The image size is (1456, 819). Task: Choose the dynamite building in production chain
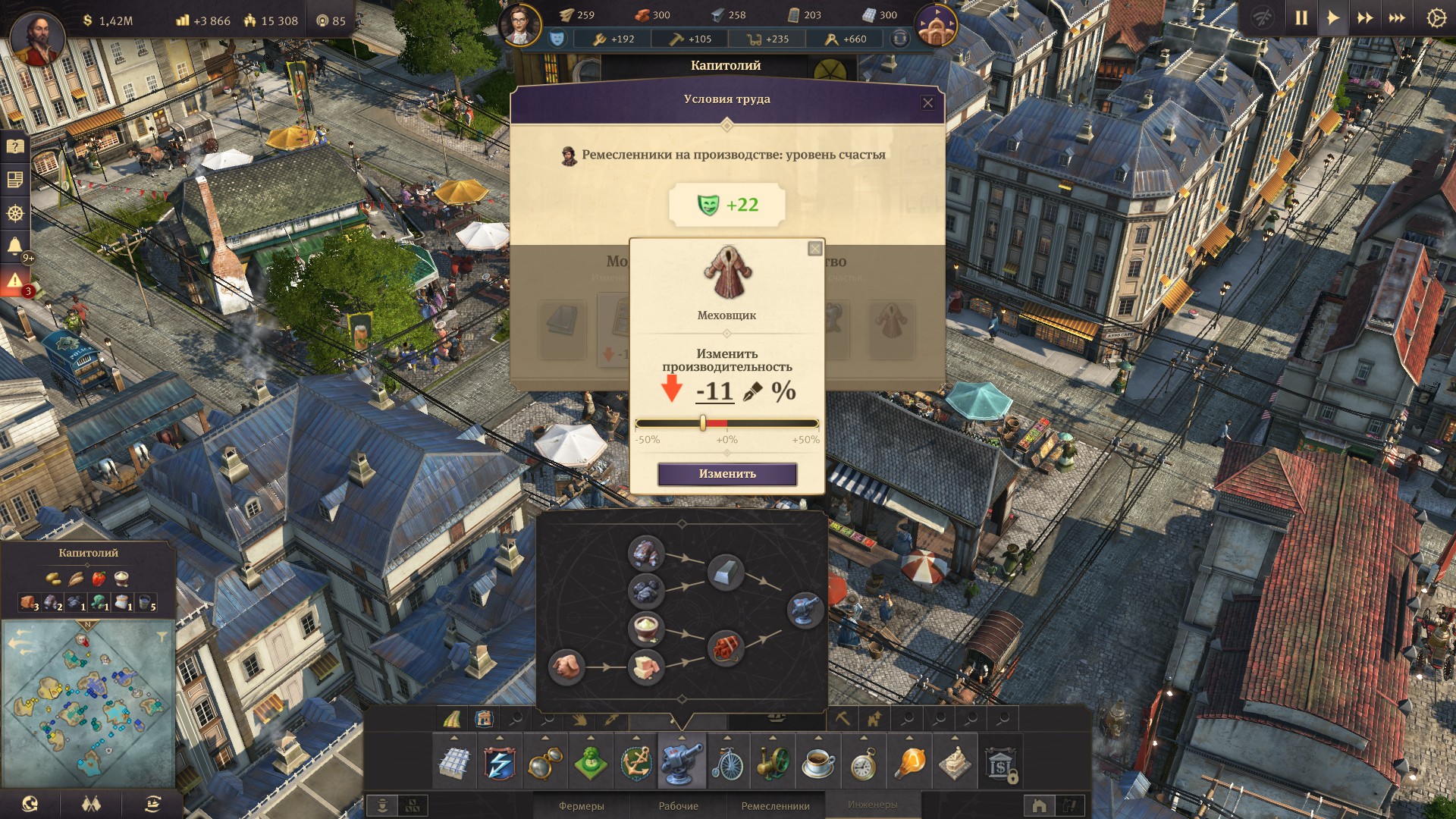726,648
